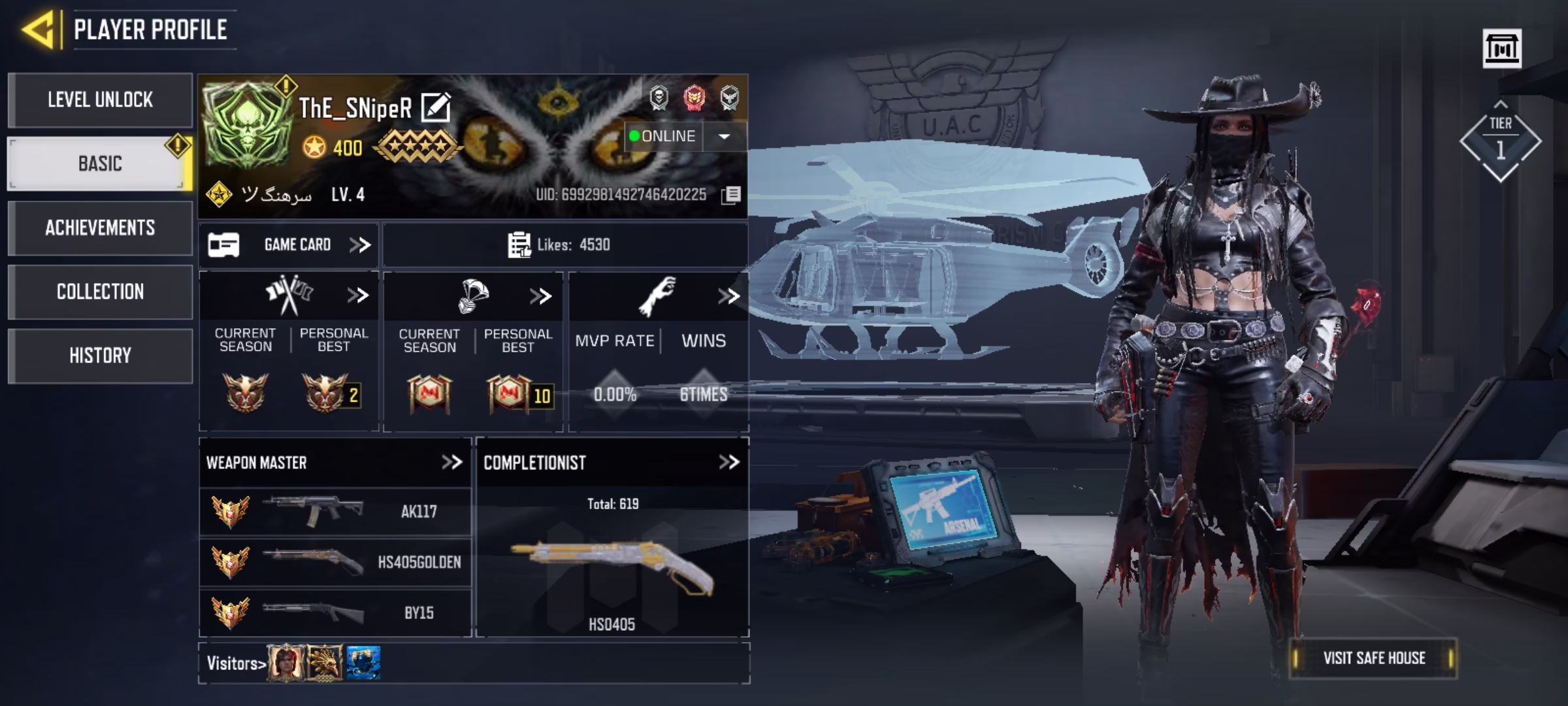Expand the MVP rate and wins panel

coord(728,296)
